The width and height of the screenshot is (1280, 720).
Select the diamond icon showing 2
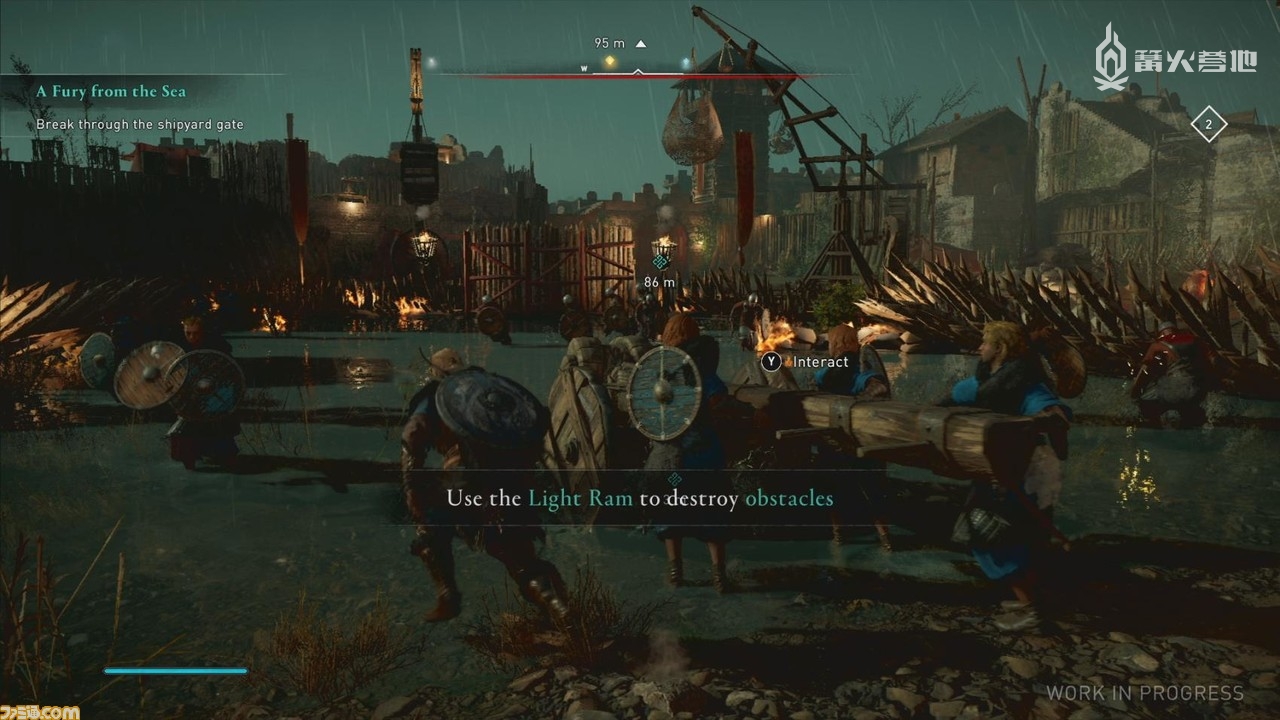1208,125
